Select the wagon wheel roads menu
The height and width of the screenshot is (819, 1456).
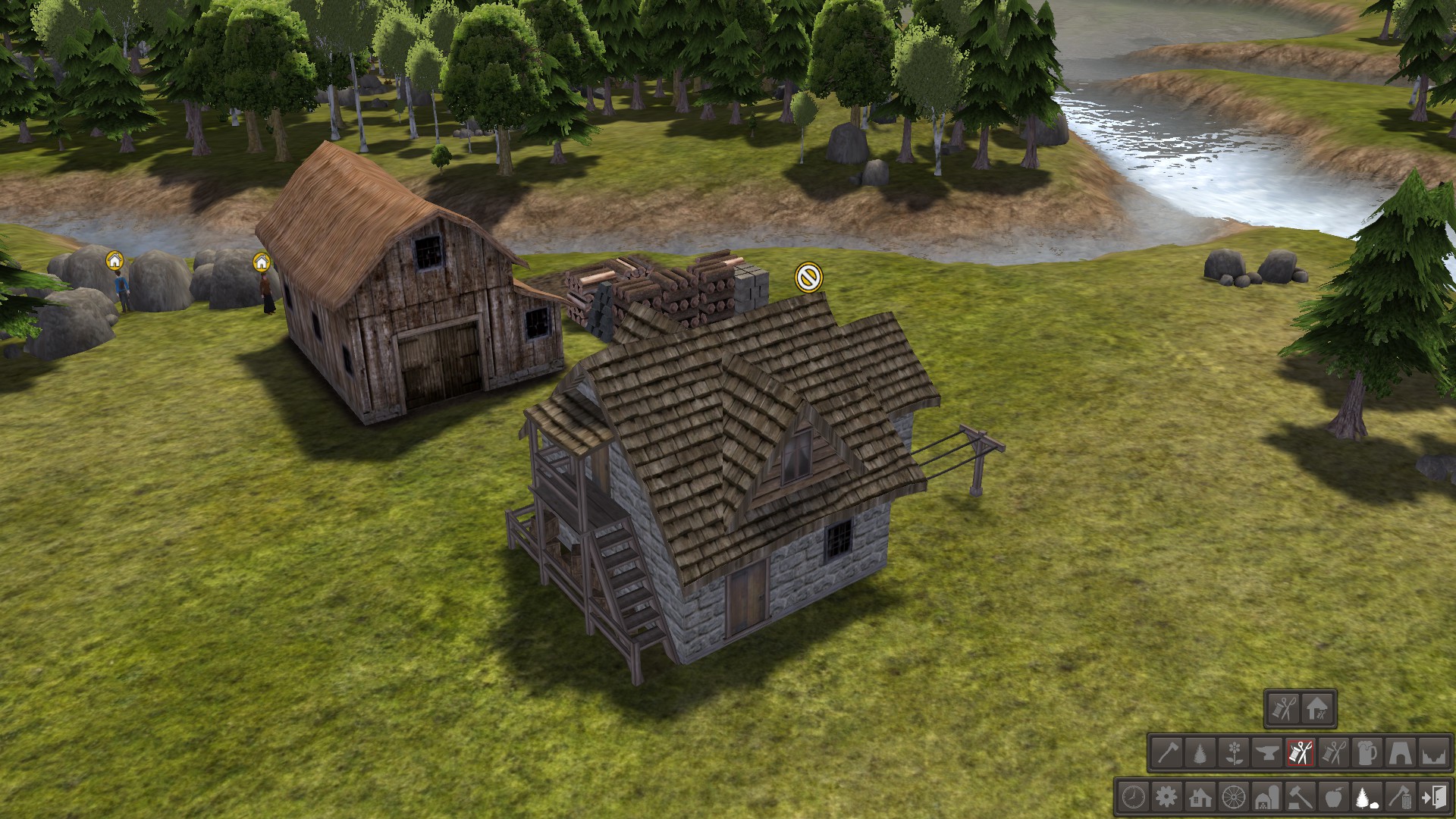coord(1234,798)
